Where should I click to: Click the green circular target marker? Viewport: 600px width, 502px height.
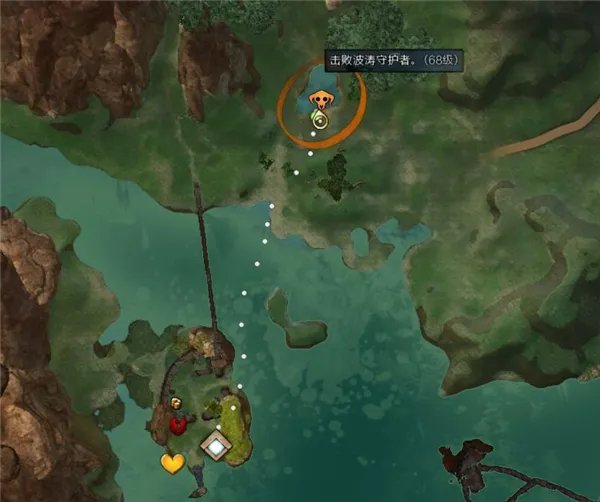(319, 121)
